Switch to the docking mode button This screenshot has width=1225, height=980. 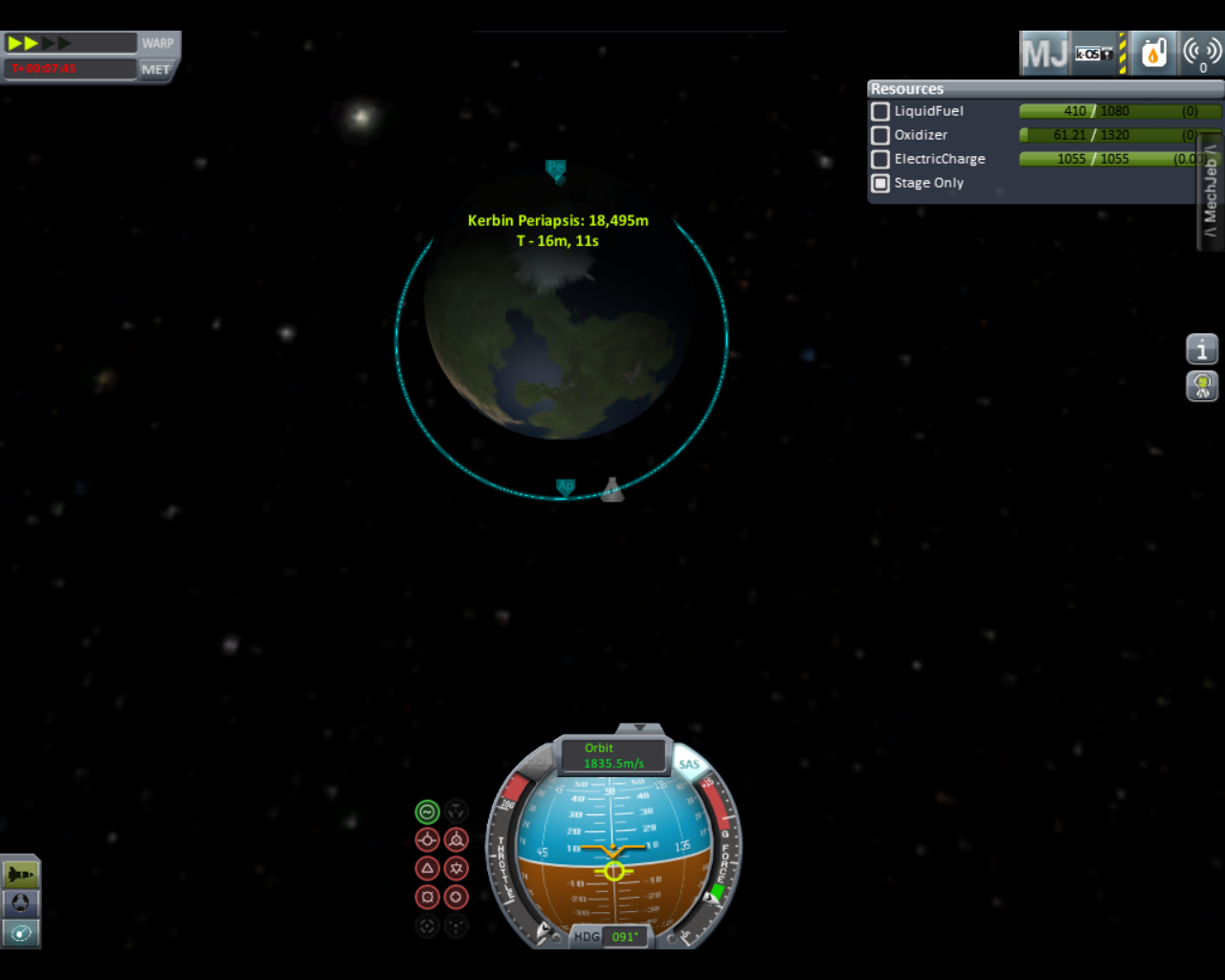tap(21, 902)
